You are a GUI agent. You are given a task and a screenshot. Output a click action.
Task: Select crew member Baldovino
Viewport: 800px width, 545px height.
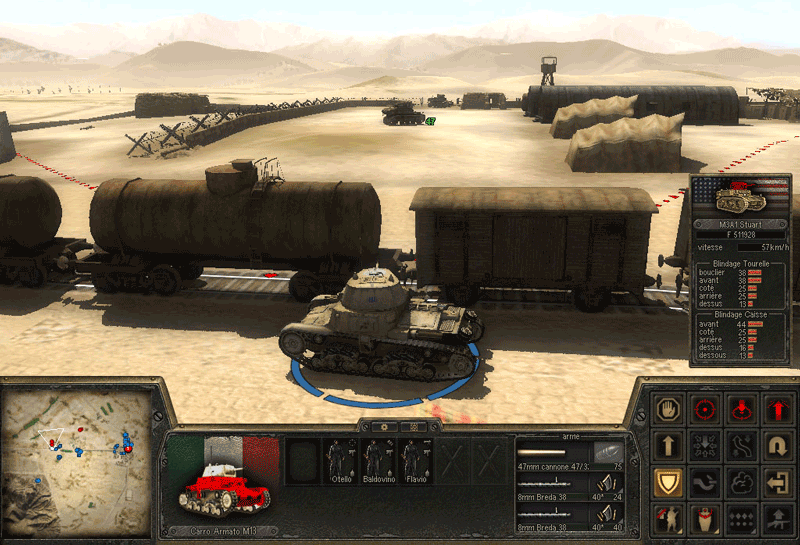(377, 462)
